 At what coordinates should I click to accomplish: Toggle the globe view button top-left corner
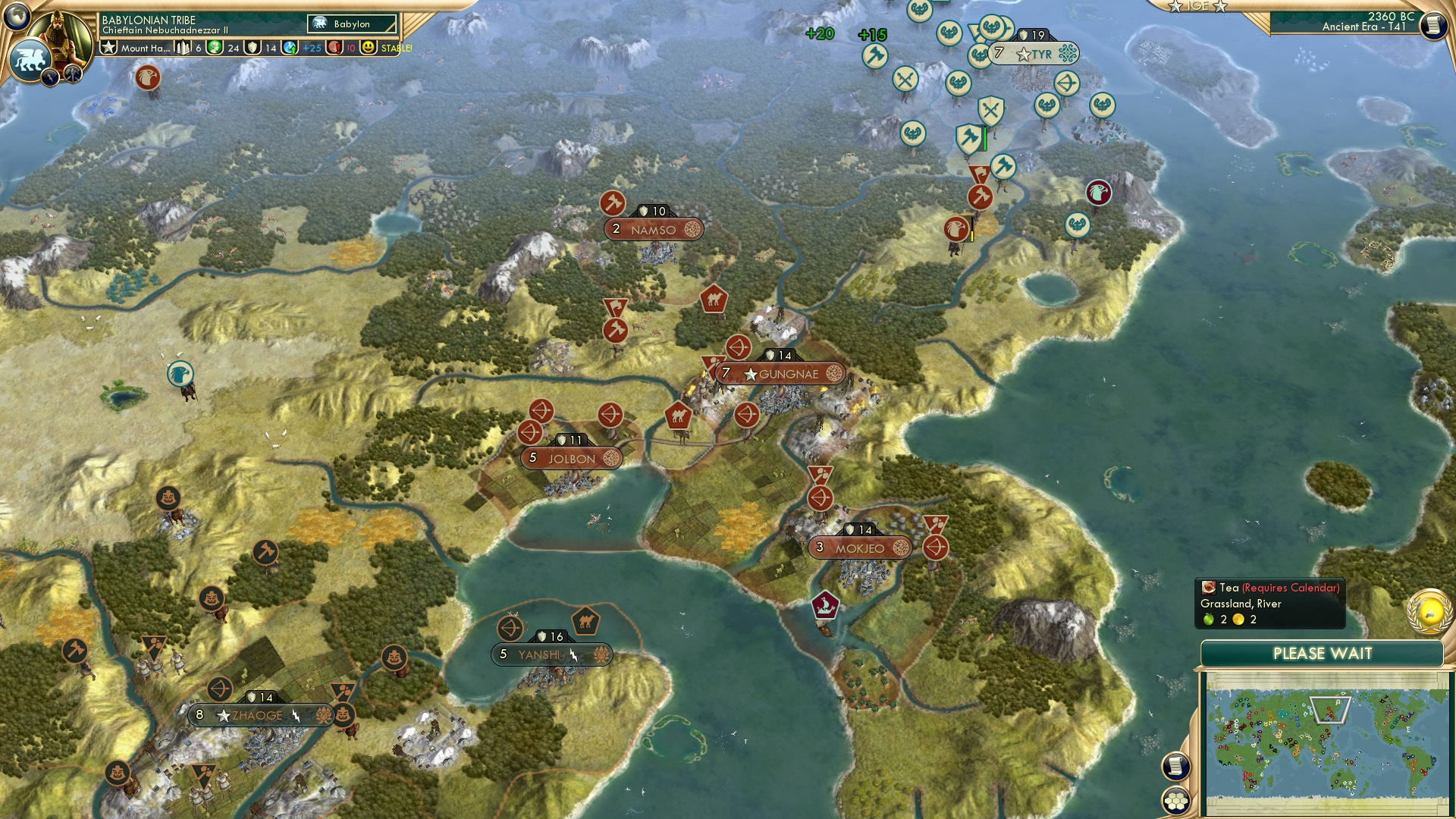17,15
